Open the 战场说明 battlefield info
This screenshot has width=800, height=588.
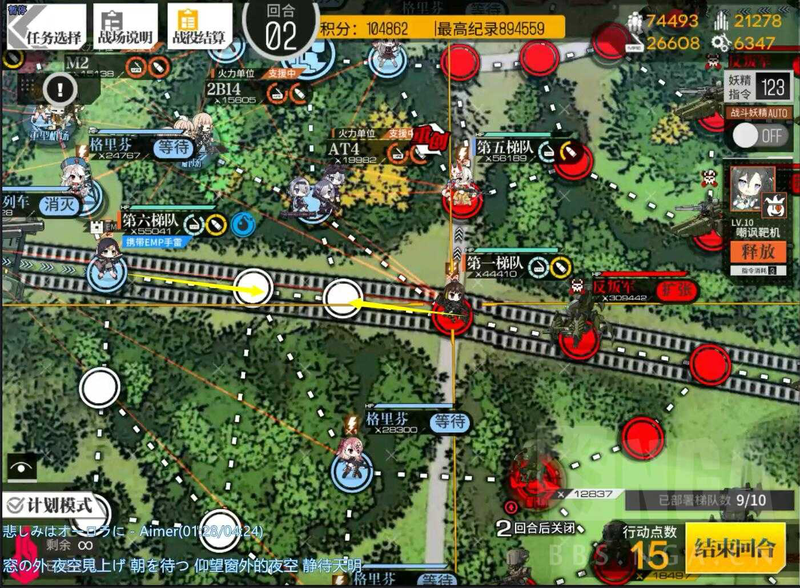pyautogui.click(x=118, y=26)
